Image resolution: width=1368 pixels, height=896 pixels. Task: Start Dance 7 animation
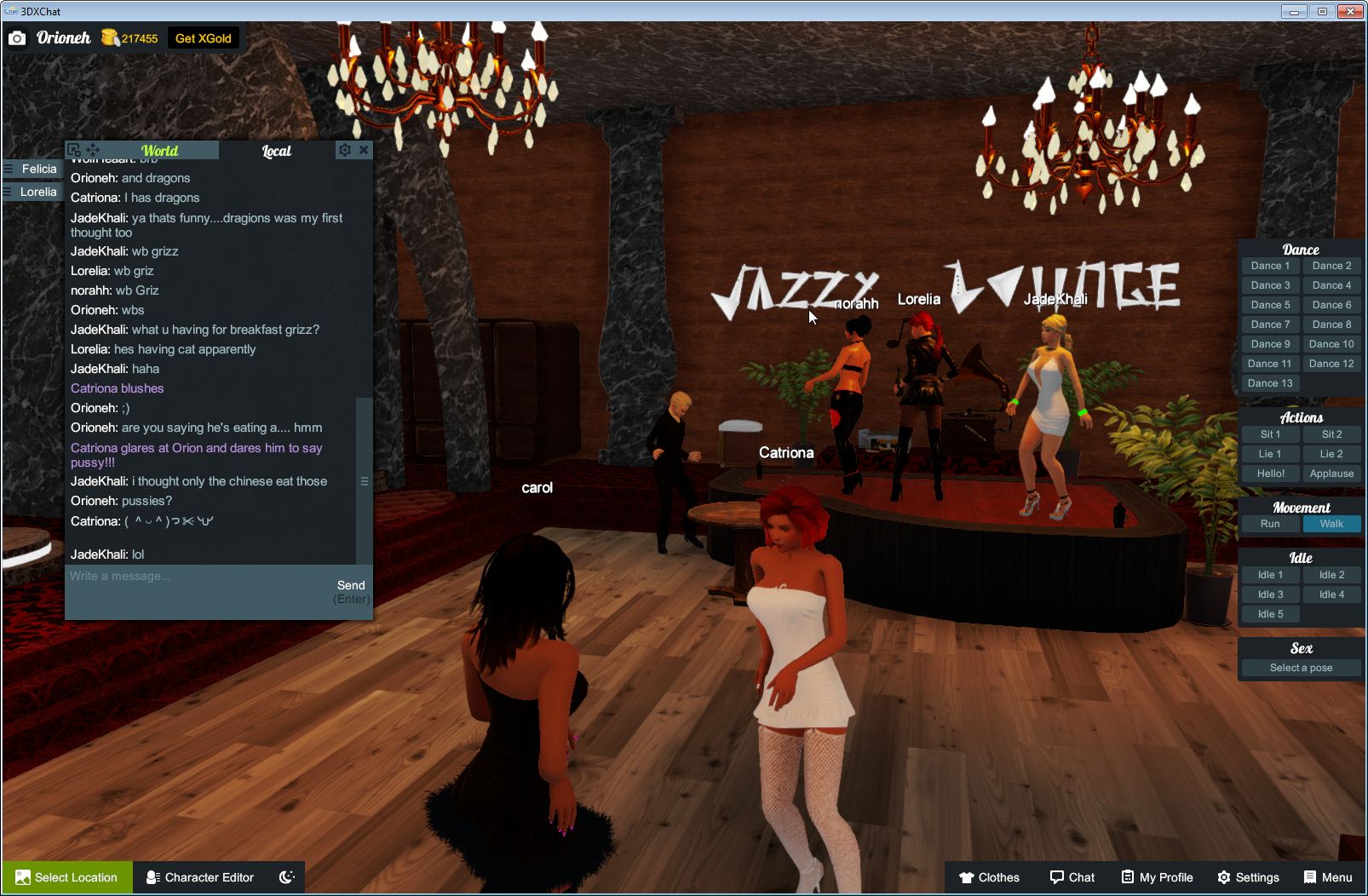tap(1270, 324)
